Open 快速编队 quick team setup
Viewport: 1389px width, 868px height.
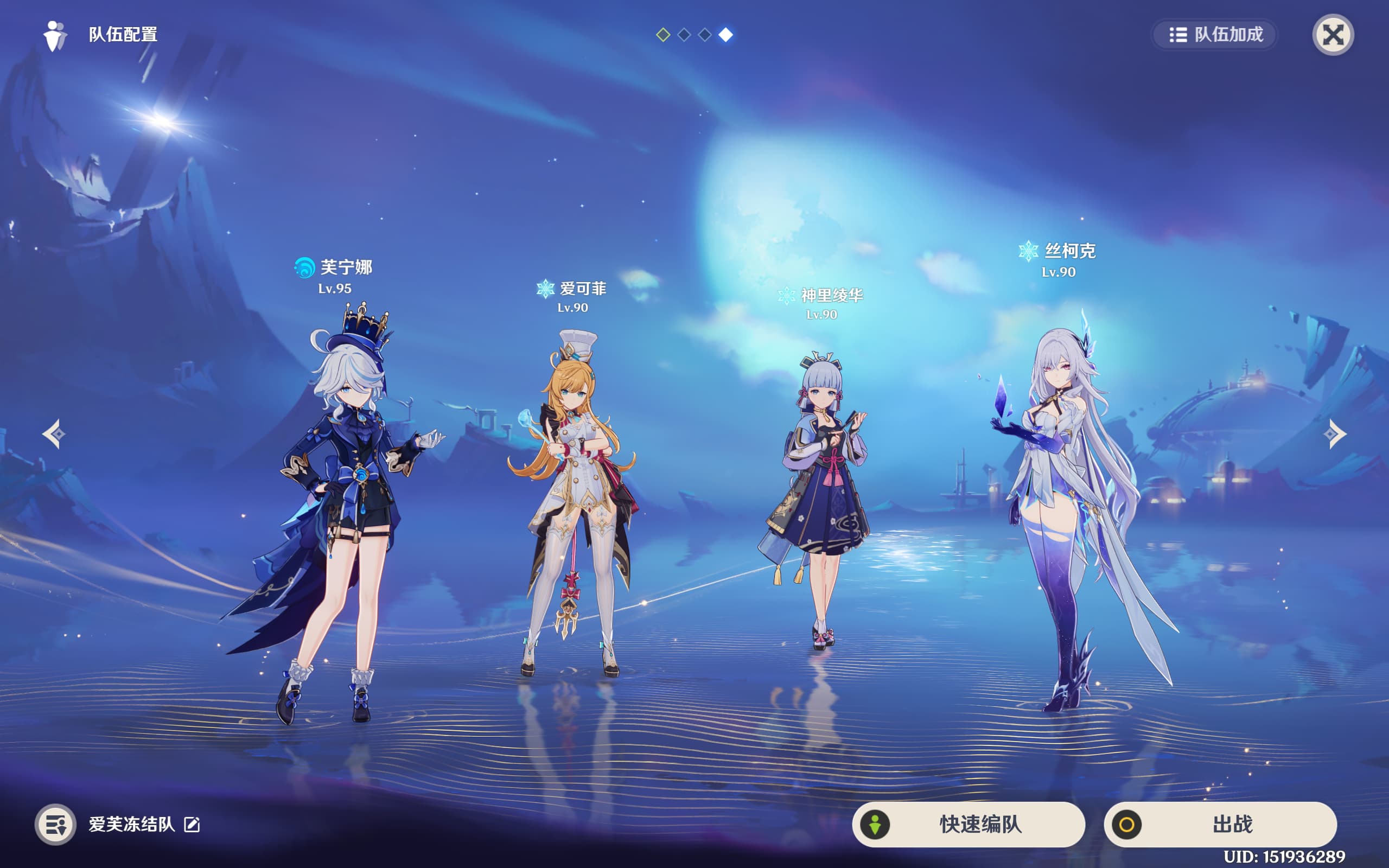pyautogui.click(x=969, y=825)
